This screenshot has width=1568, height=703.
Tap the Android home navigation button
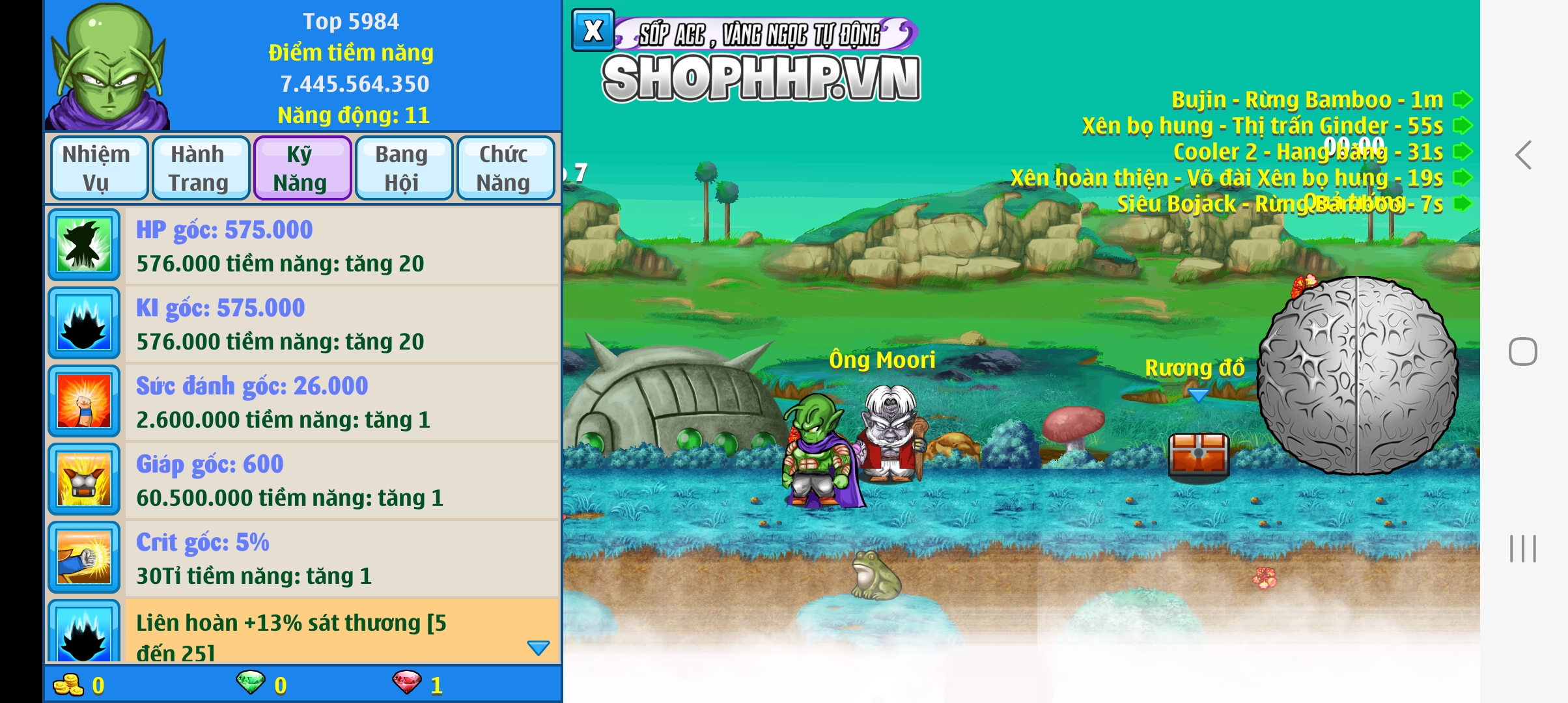1523,352
